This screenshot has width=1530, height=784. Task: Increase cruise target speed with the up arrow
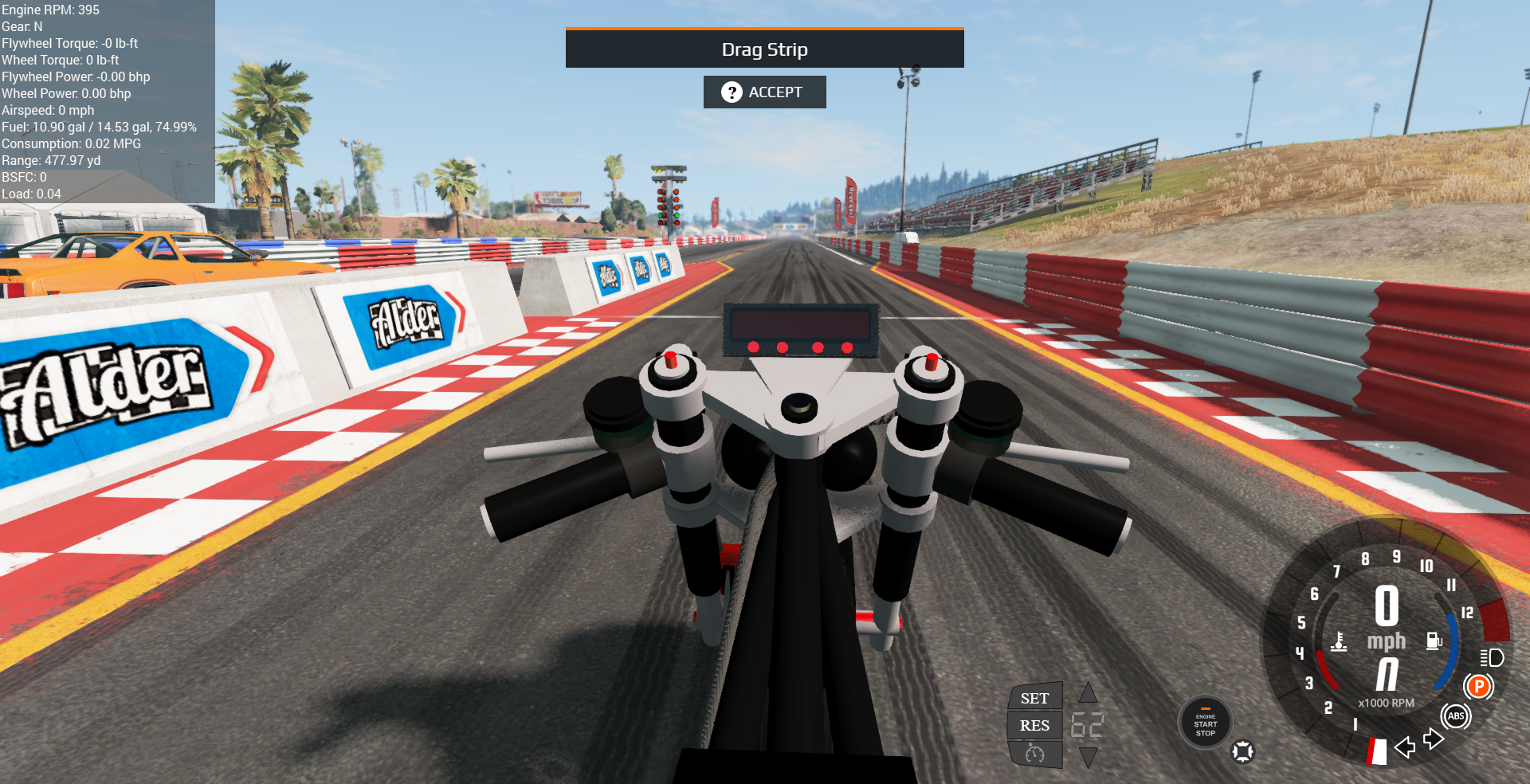tap(1089, 692)
